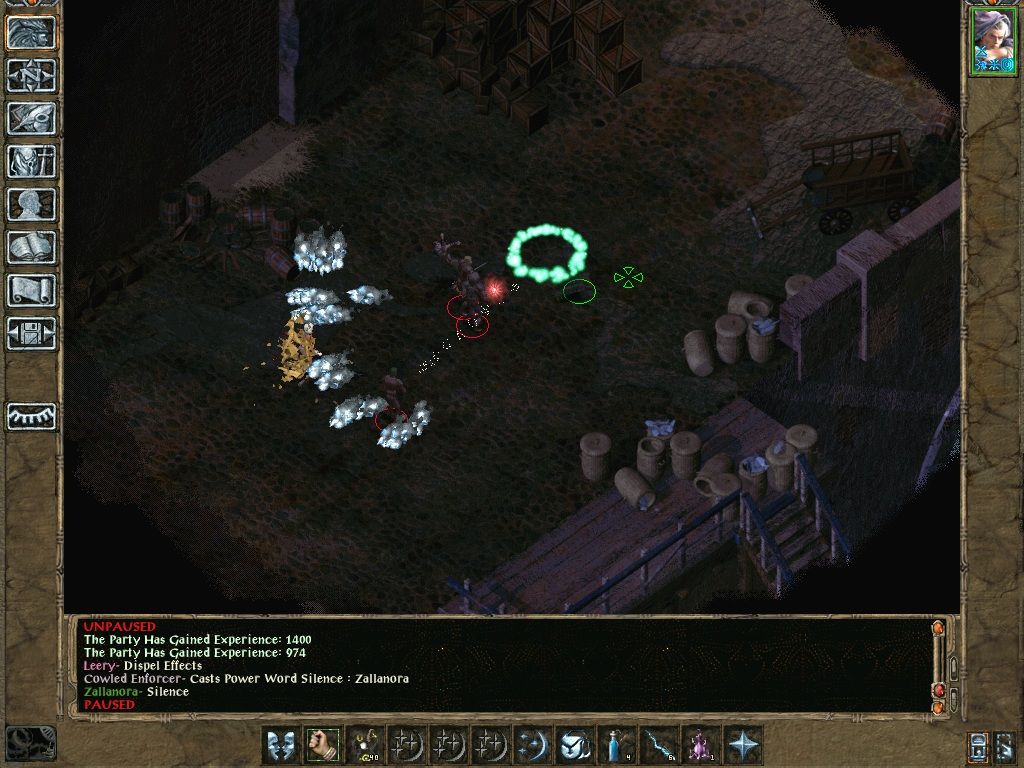The image size is (1024, 768).
Task: Open the options menu with the floppy disk icon
Action: [31, 333]
